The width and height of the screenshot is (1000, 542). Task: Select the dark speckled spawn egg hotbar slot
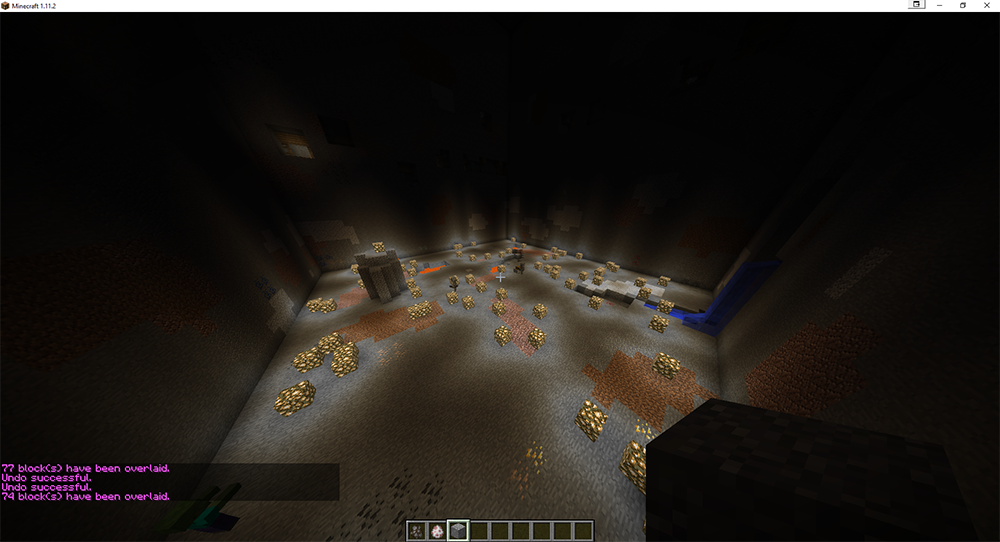pyautogui.click(x=417, y=531)
